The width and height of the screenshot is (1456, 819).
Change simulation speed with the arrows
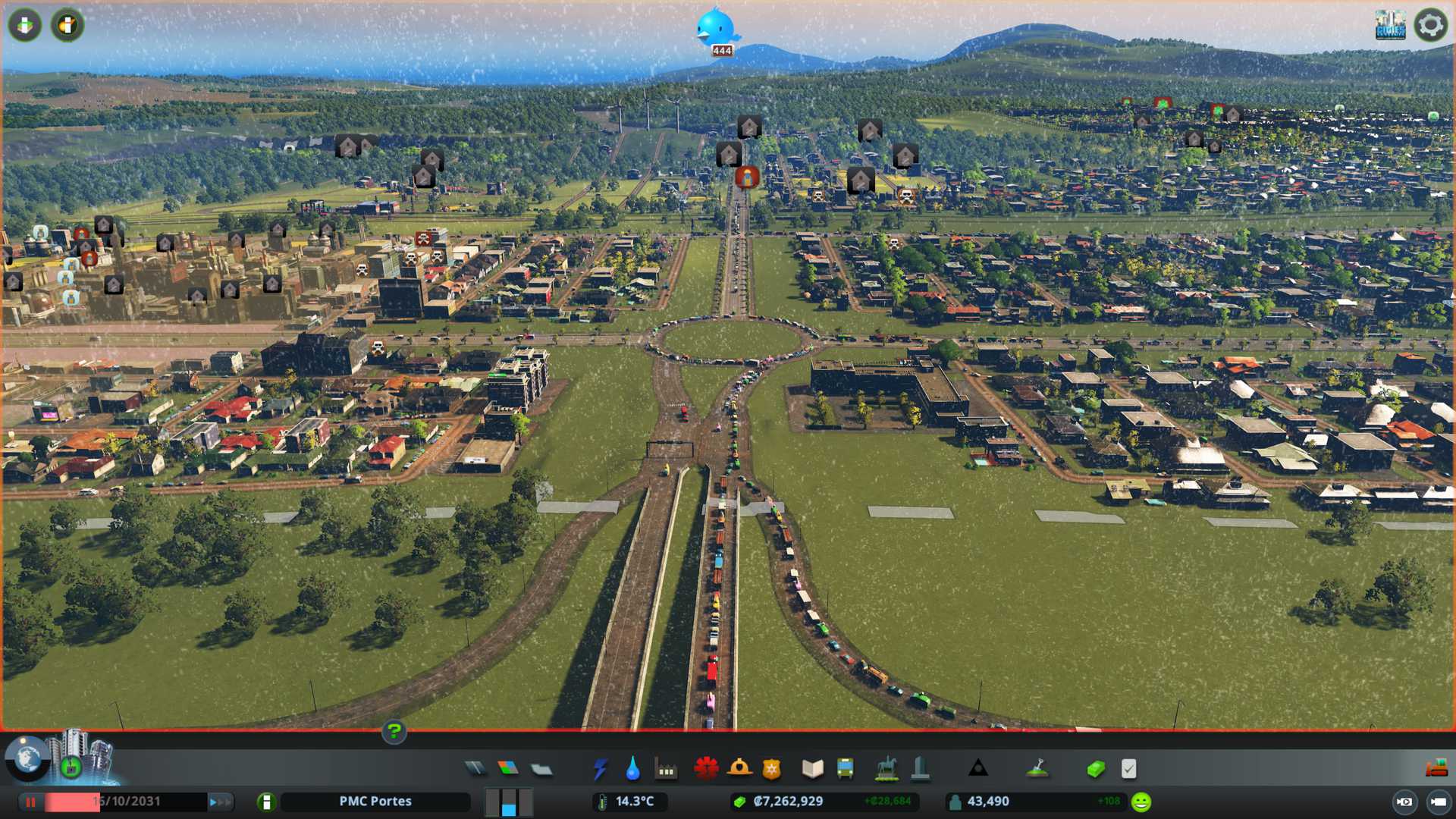220,802
